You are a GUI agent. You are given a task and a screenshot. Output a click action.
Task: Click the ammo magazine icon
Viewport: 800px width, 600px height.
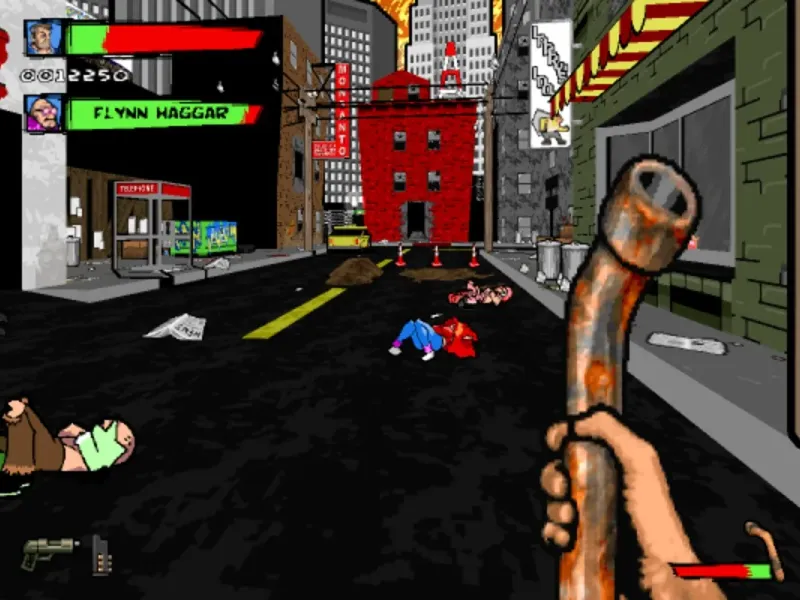[x=101, y=555]
